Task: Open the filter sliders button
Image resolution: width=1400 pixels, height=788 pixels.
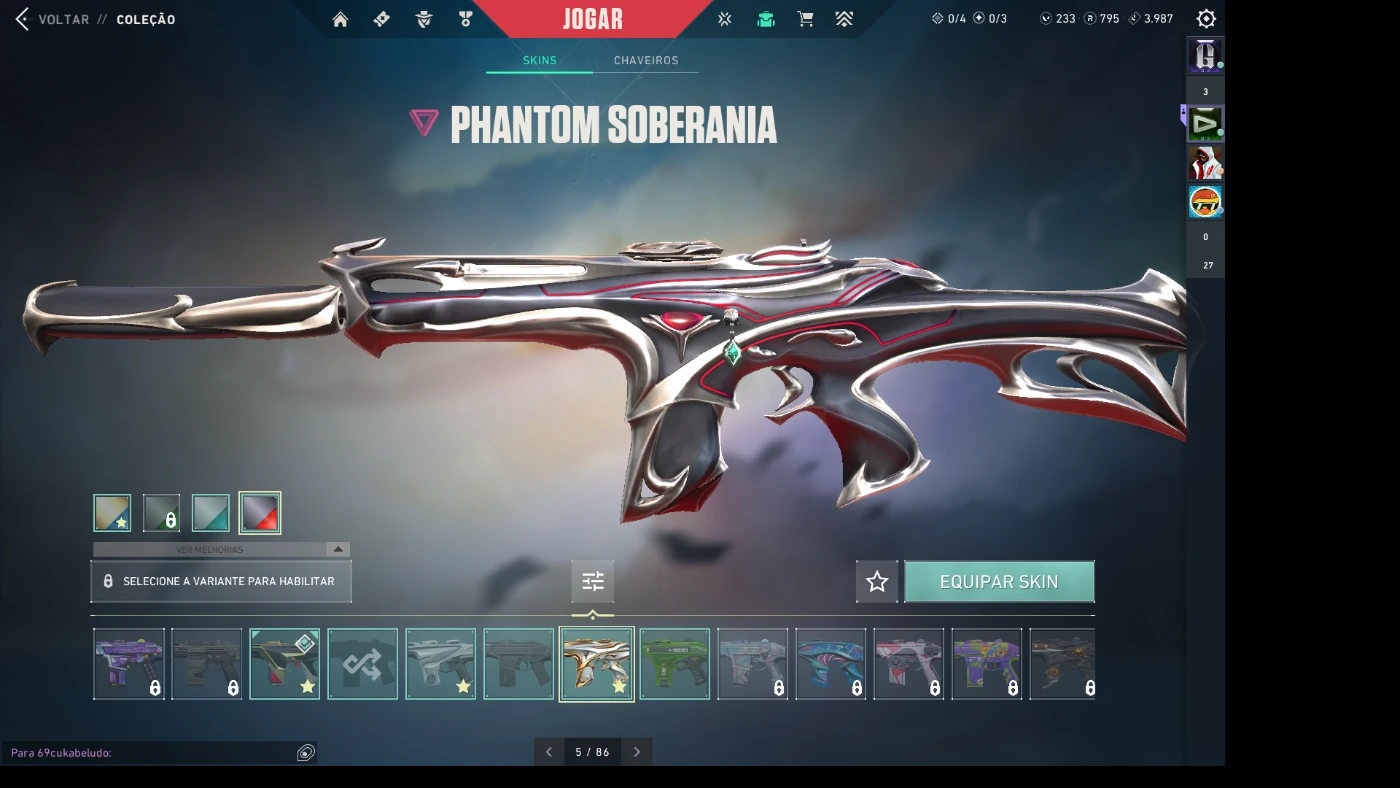Action: pos(593,581)
